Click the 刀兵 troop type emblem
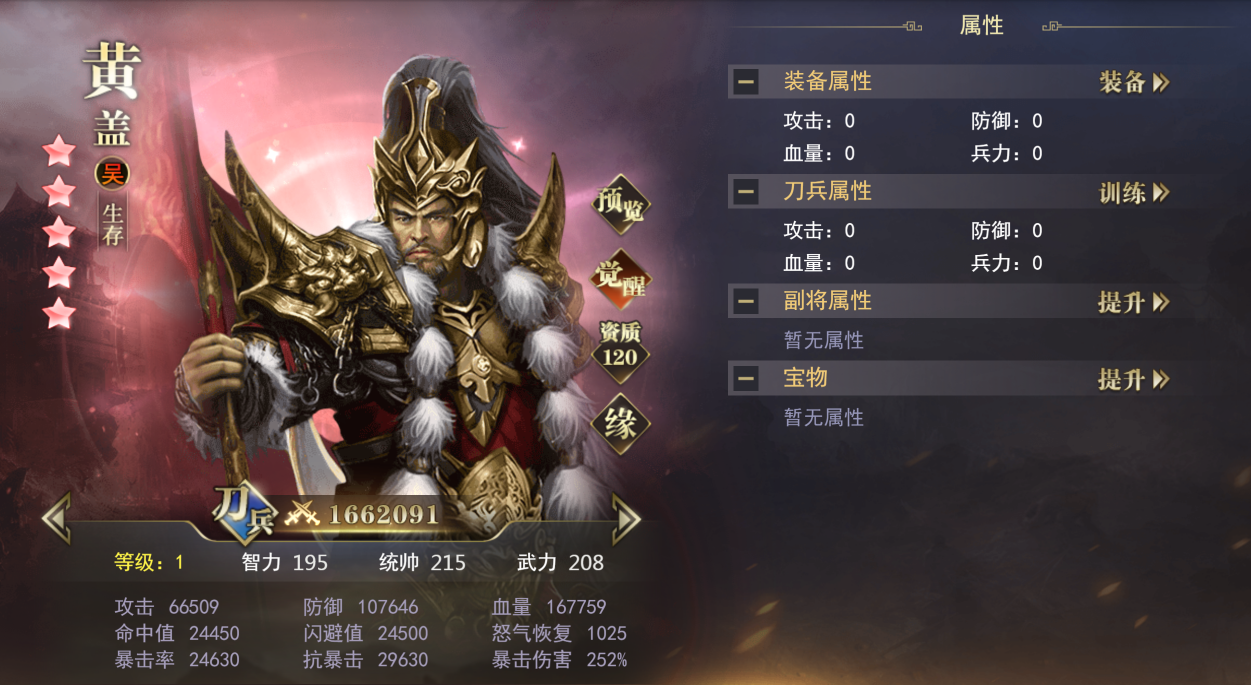 pos(241,513)
